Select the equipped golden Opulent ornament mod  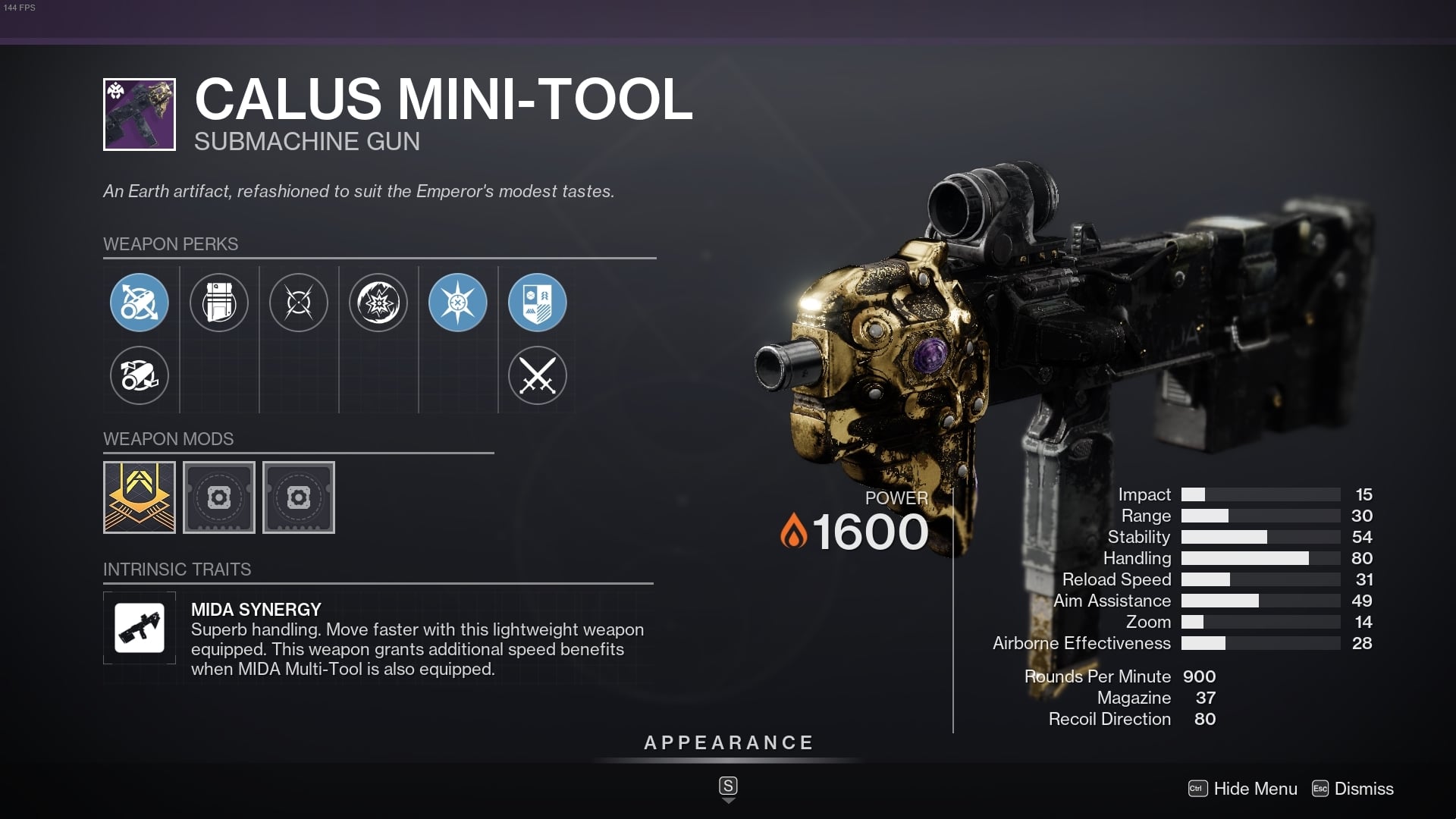coord(140,497)
